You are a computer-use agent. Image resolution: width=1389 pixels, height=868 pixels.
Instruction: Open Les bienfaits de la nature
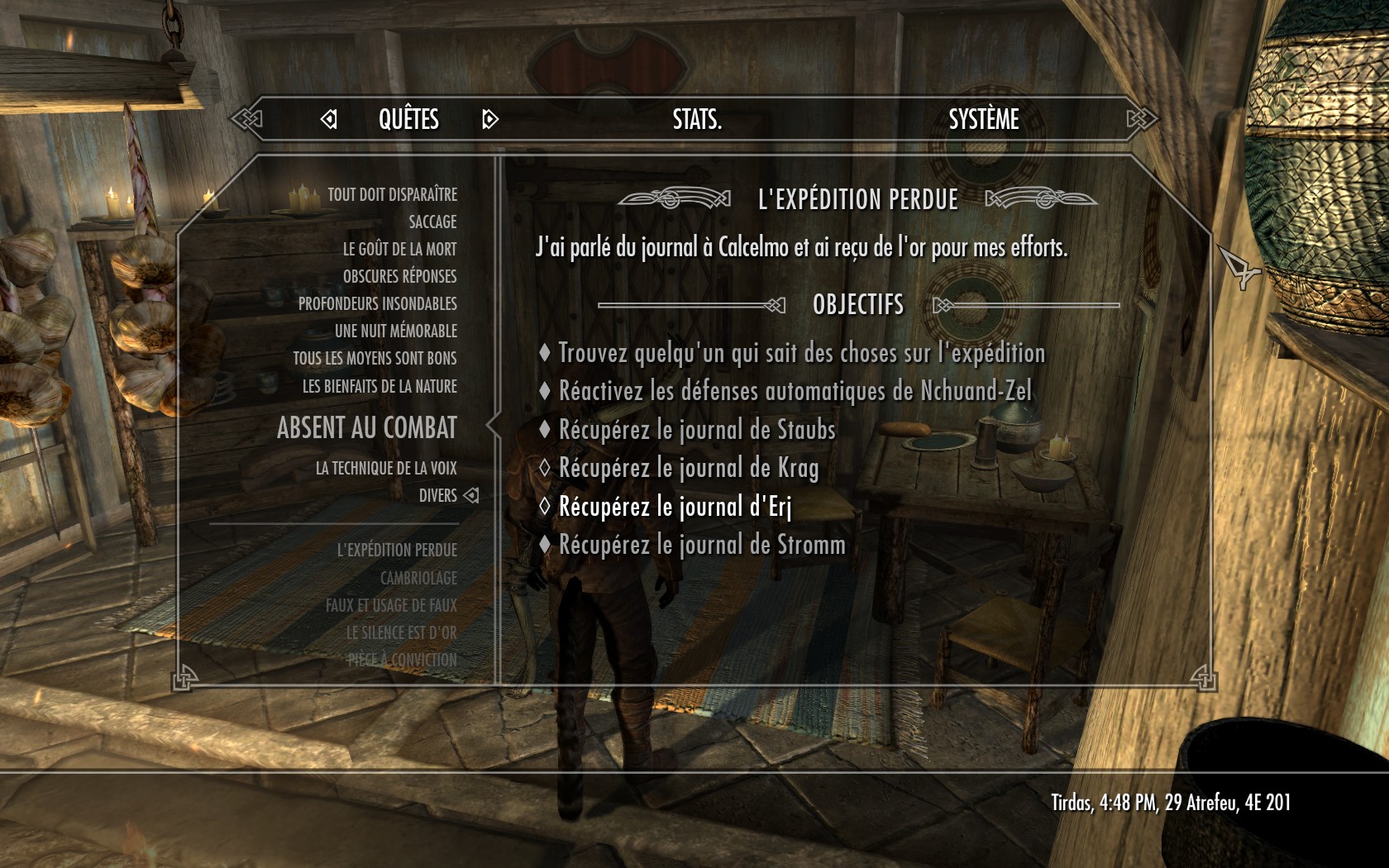(379, 387)
